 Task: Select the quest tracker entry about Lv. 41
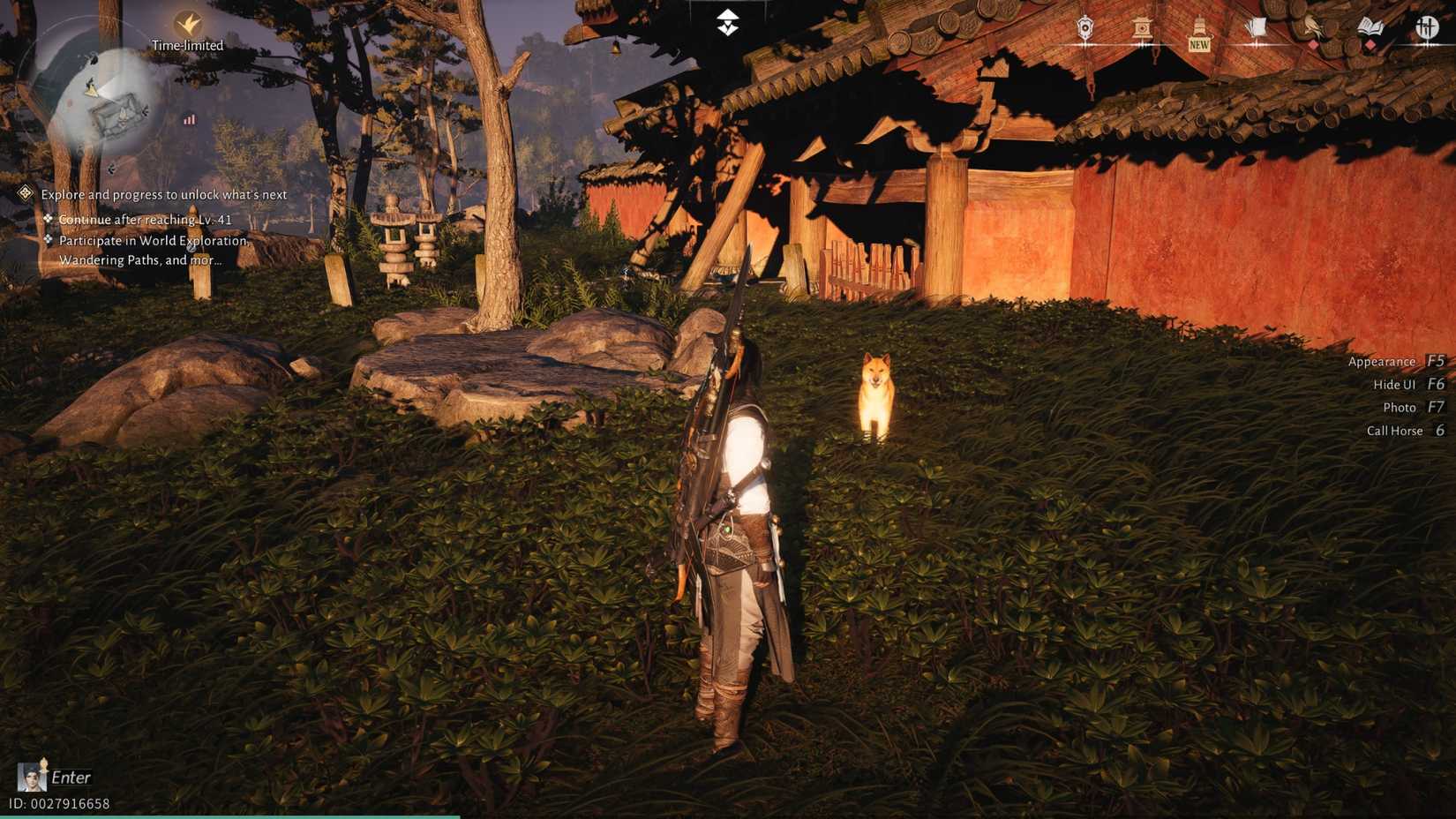tap(144, 220)
